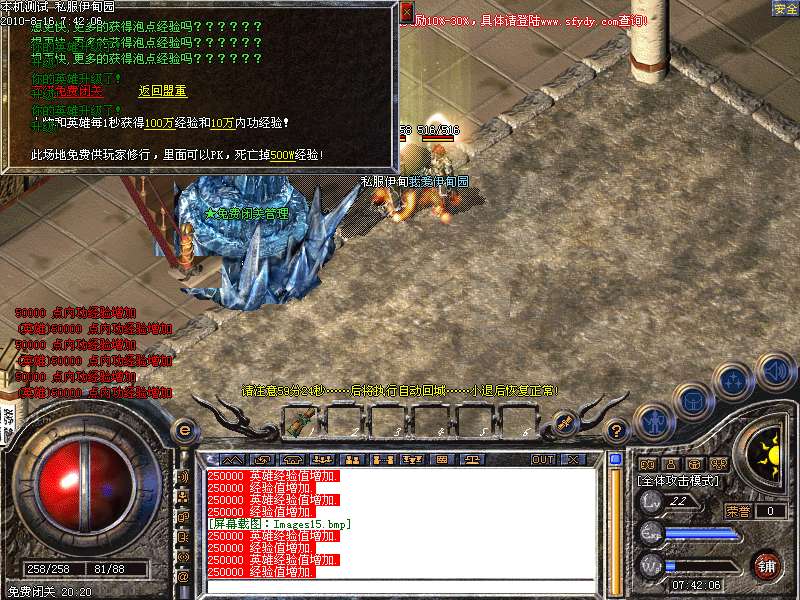The width and height of the screenshot is (800, 600).
Task: Click the @ chat channel button
Action: (x=183, y=577)
